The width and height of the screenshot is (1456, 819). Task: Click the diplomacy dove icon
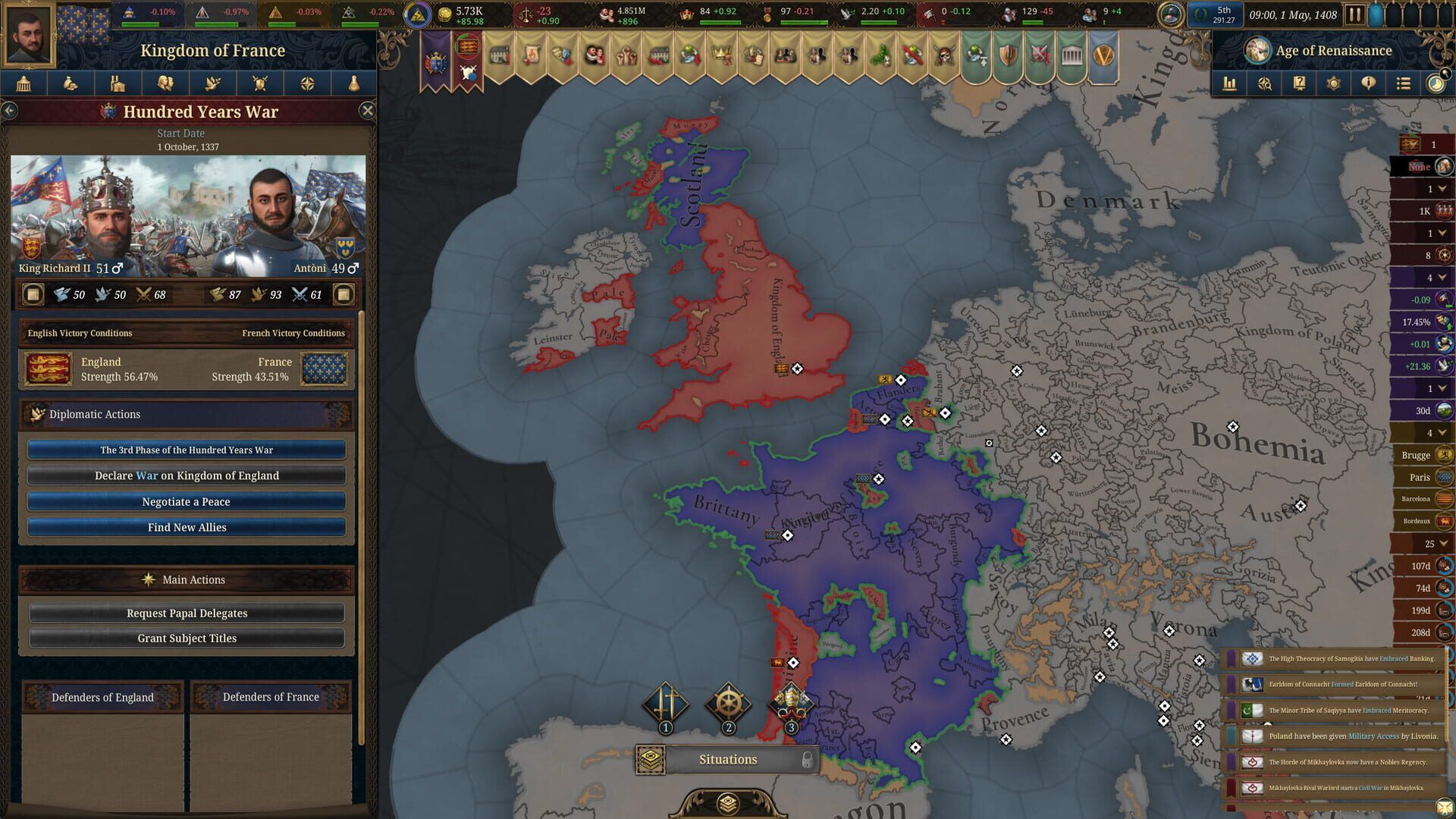tap(213, 83)
